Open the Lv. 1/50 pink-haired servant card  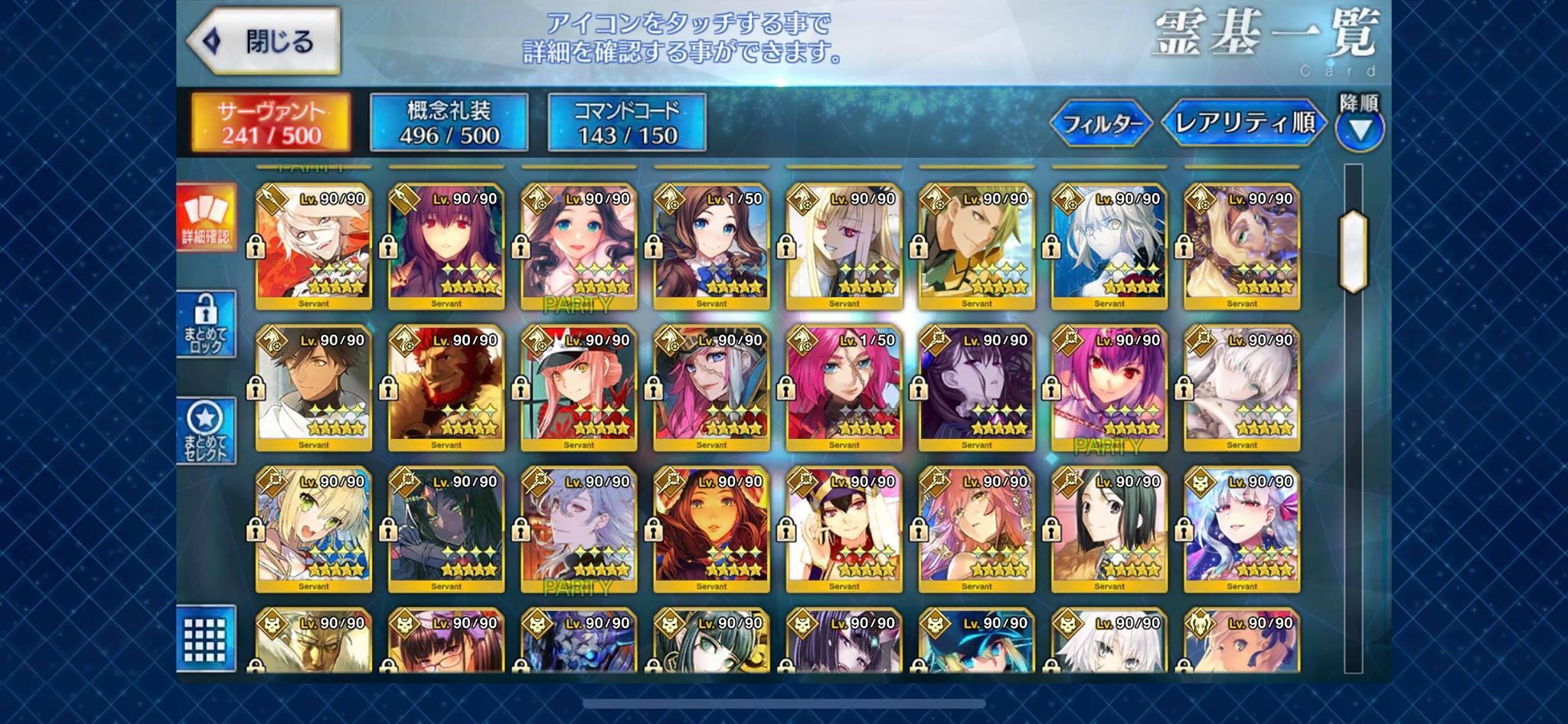[843, 388]
